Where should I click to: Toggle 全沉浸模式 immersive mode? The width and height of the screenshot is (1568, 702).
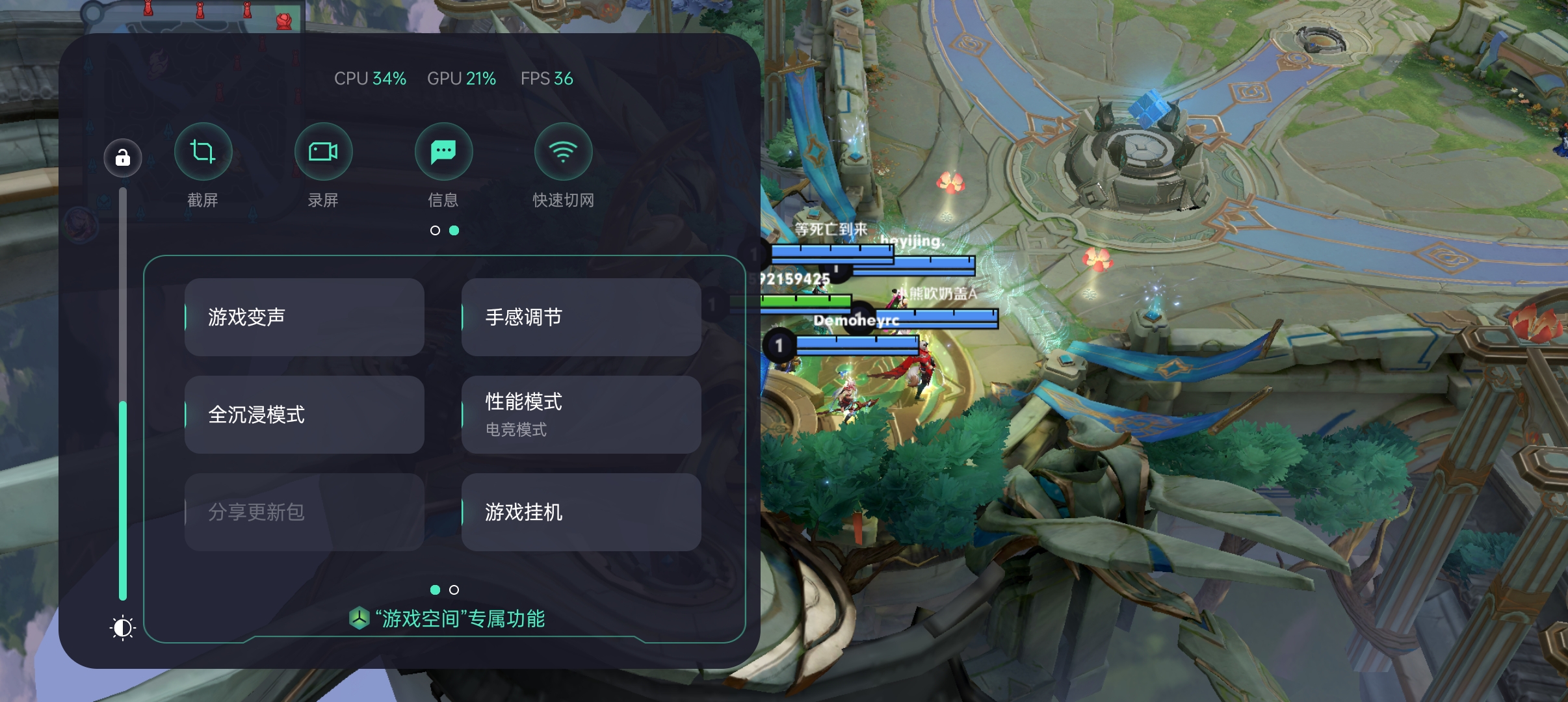coord(304,414)
